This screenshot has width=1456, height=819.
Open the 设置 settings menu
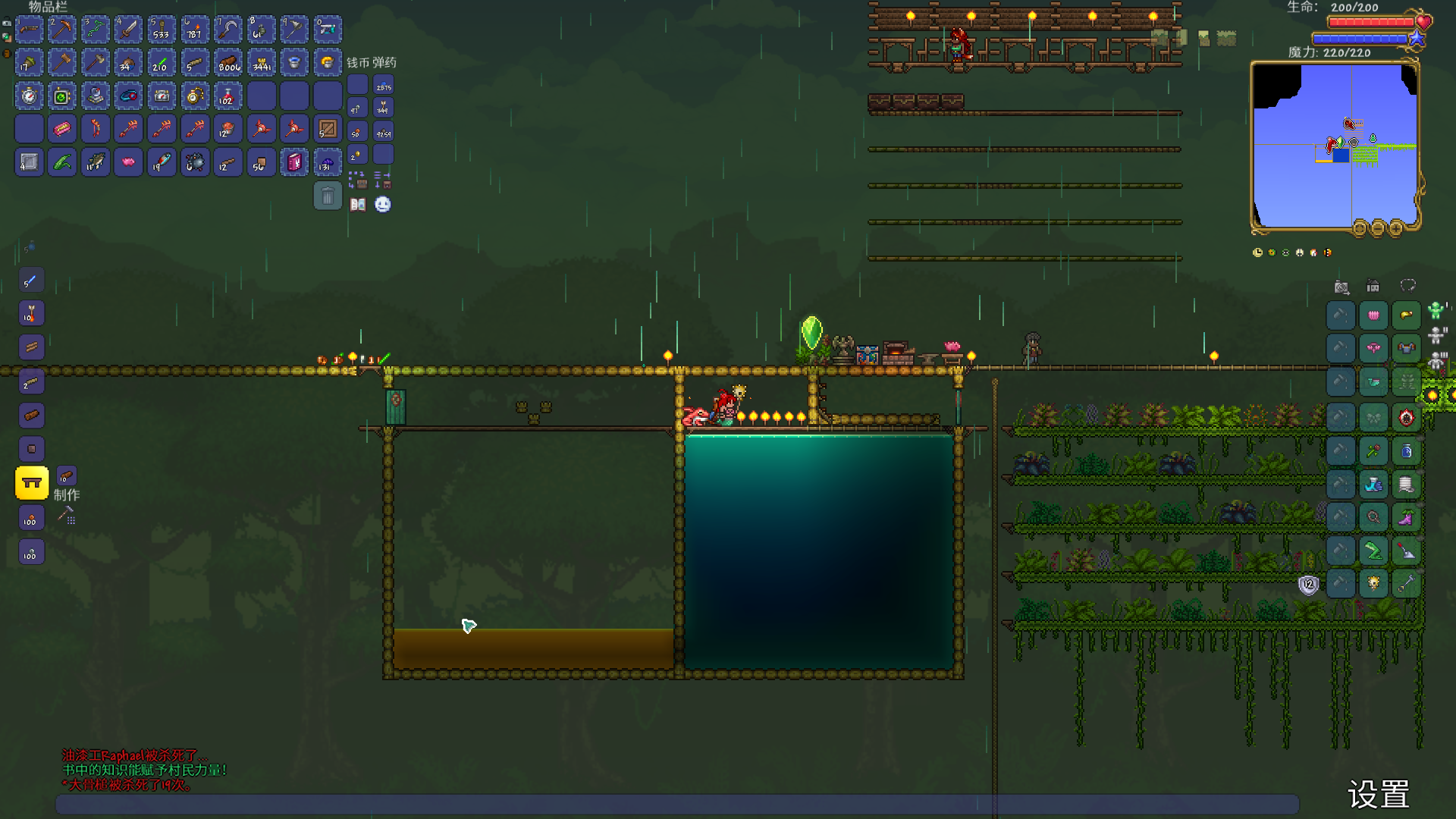(x=1378, y=795)
